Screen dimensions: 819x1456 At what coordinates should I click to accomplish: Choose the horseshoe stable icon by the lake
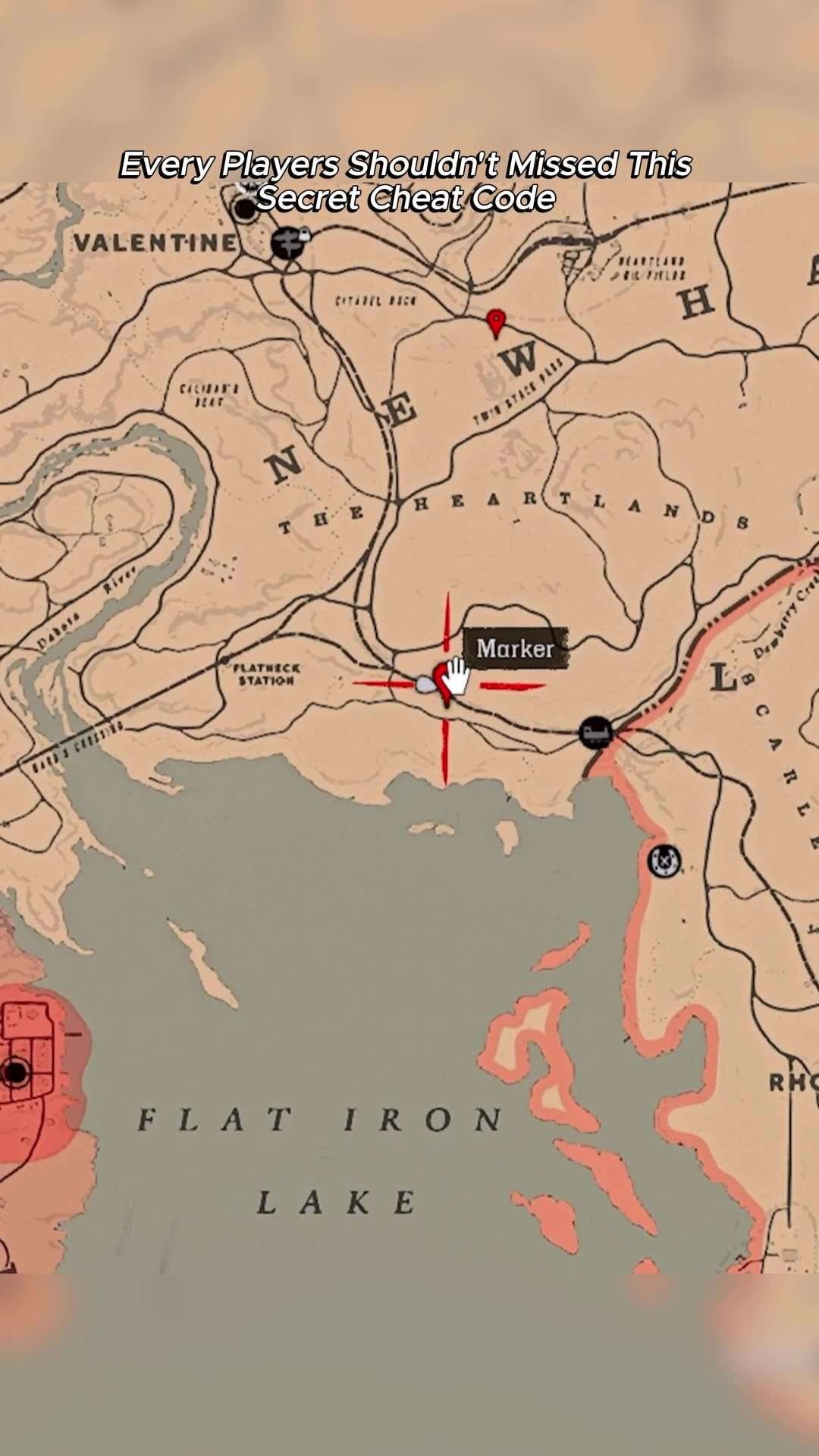pos(664,861)
